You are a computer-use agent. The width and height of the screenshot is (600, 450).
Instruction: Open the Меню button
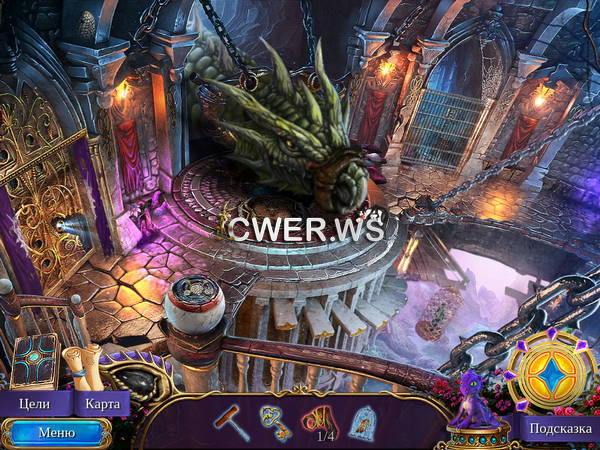coord(55,433)
